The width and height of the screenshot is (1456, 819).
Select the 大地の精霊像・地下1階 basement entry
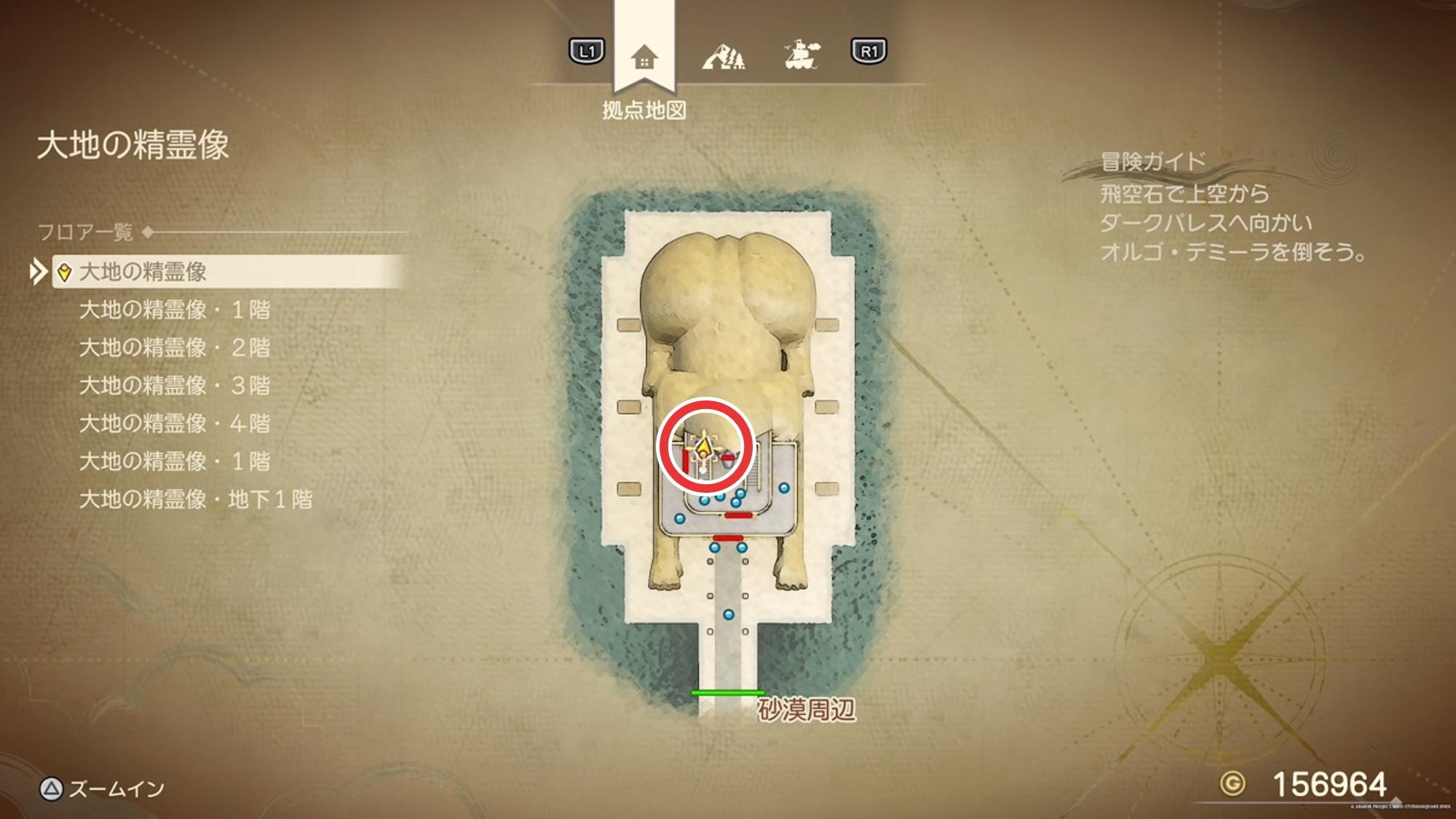click(x=196, y=499)
